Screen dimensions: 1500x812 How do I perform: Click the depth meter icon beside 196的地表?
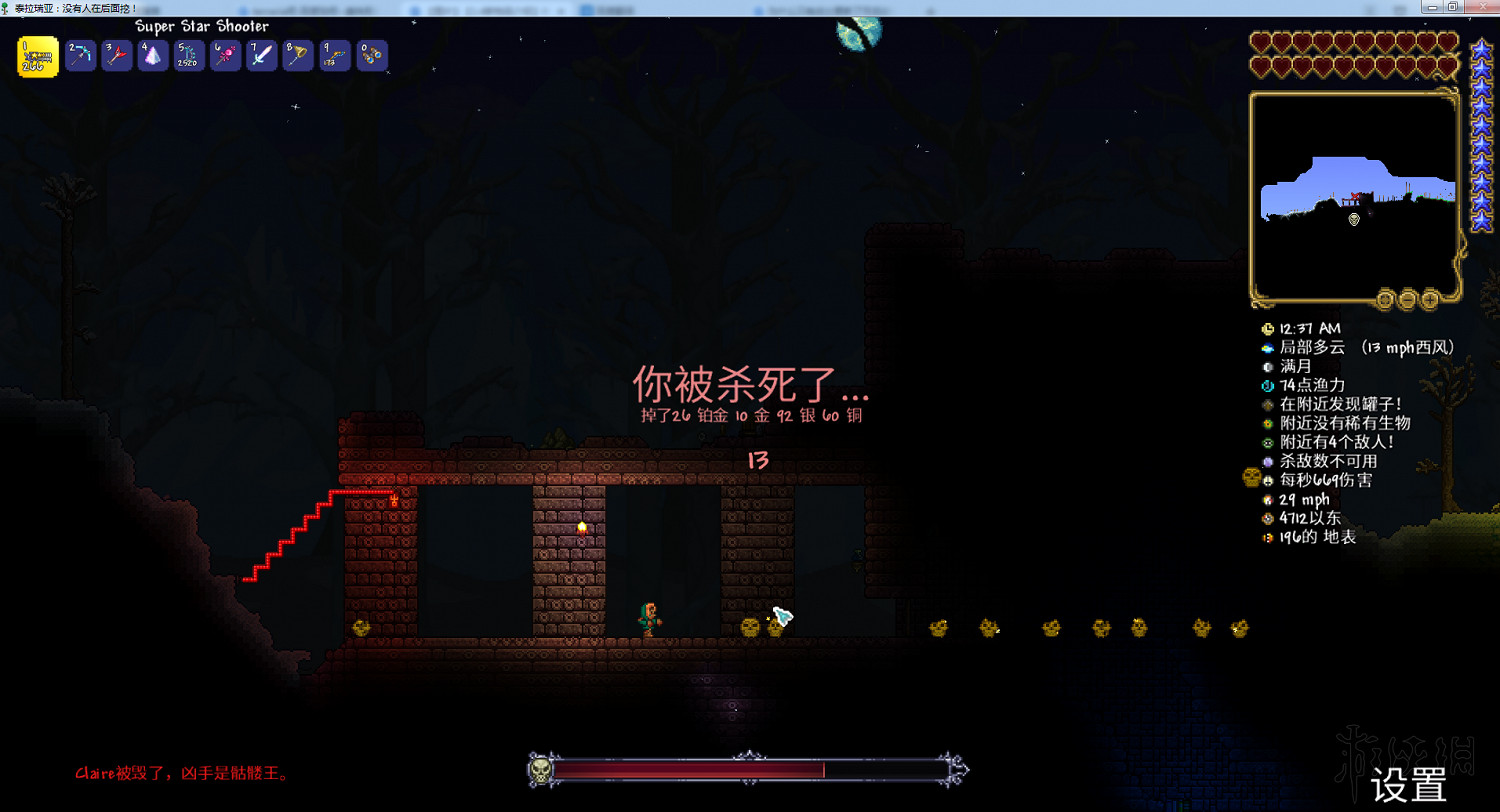tap(1266, 537)
